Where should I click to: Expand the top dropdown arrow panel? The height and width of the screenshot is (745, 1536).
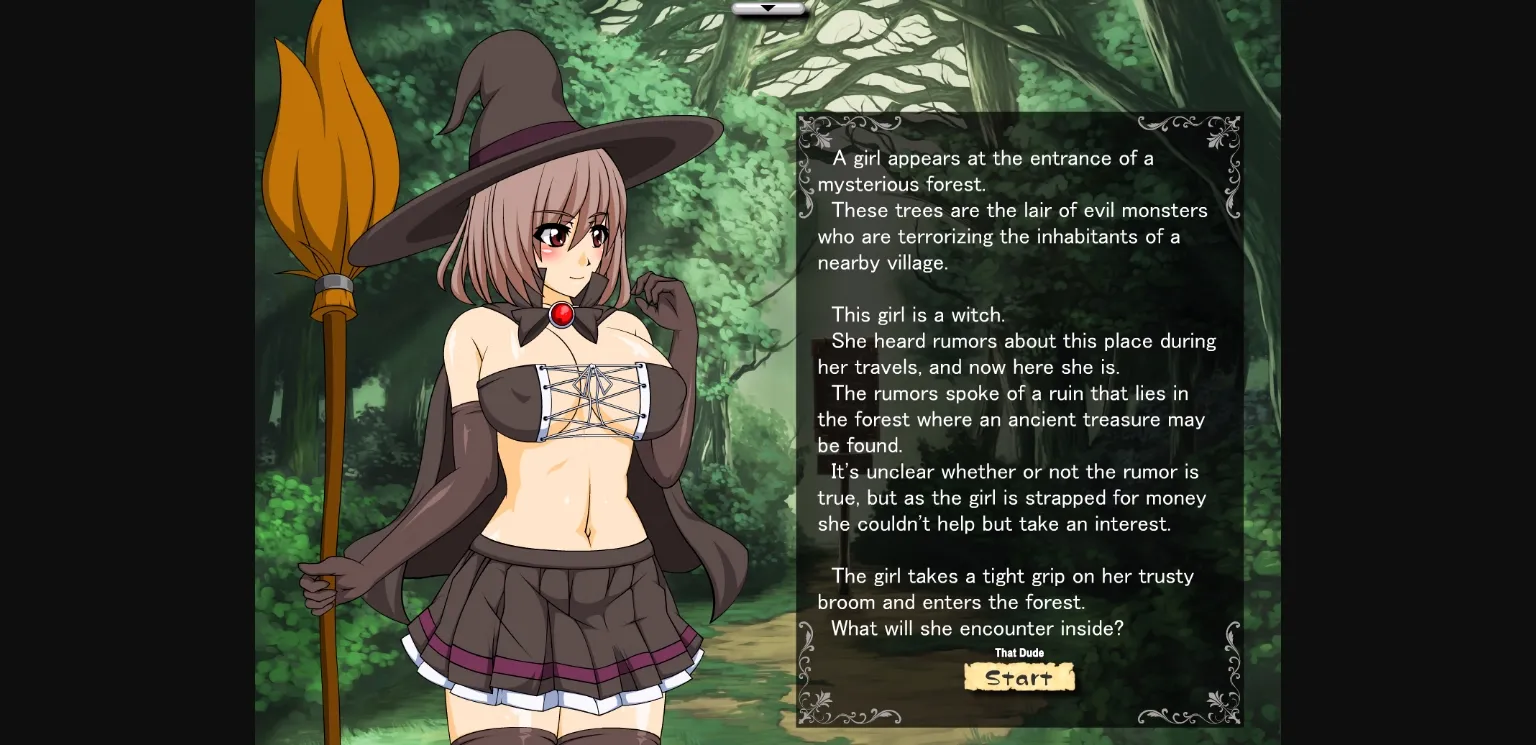click(769, 8)
